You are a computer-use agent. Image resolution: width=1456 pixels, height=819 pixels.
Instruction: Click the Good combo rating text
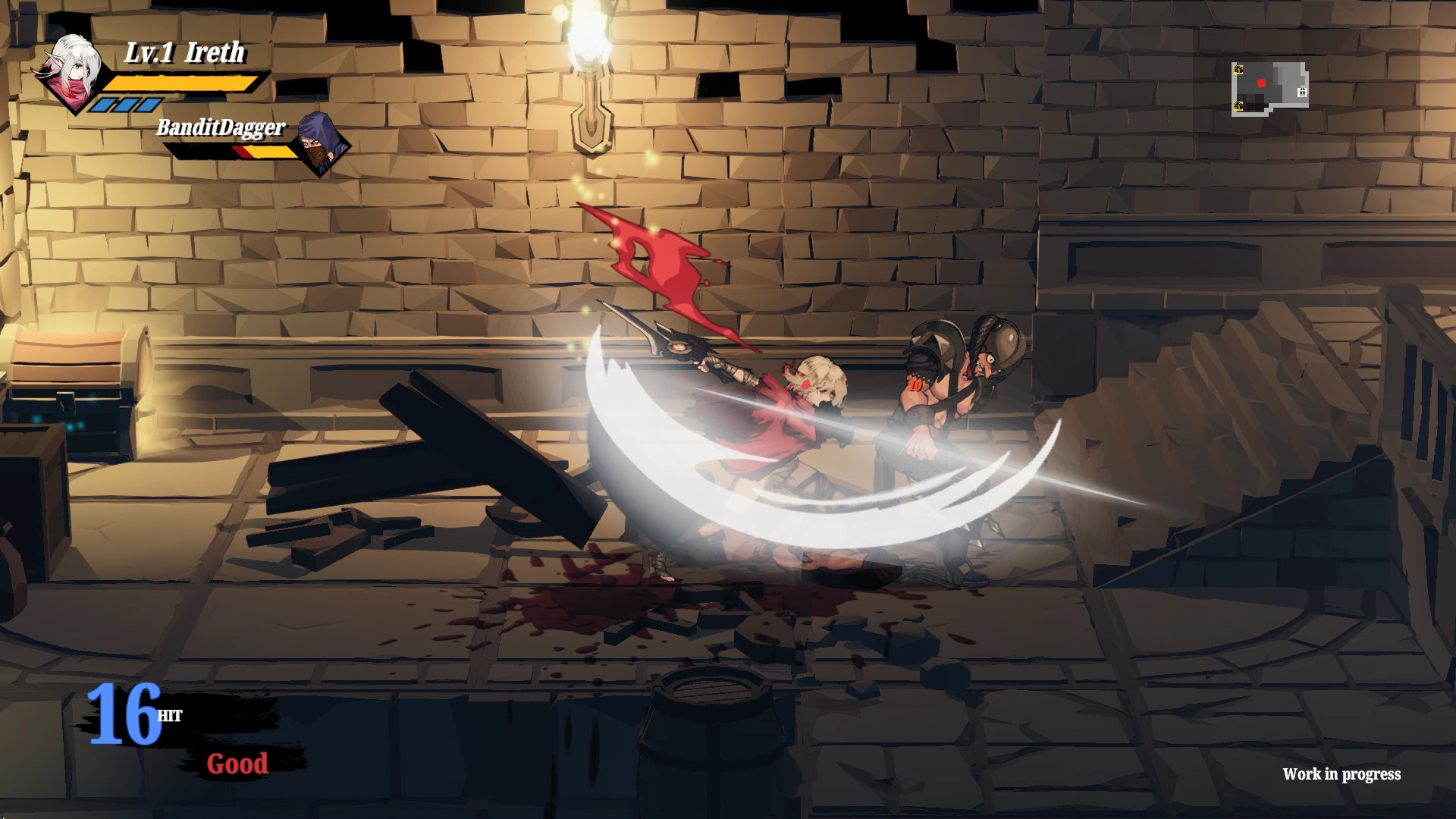[237, 764]
